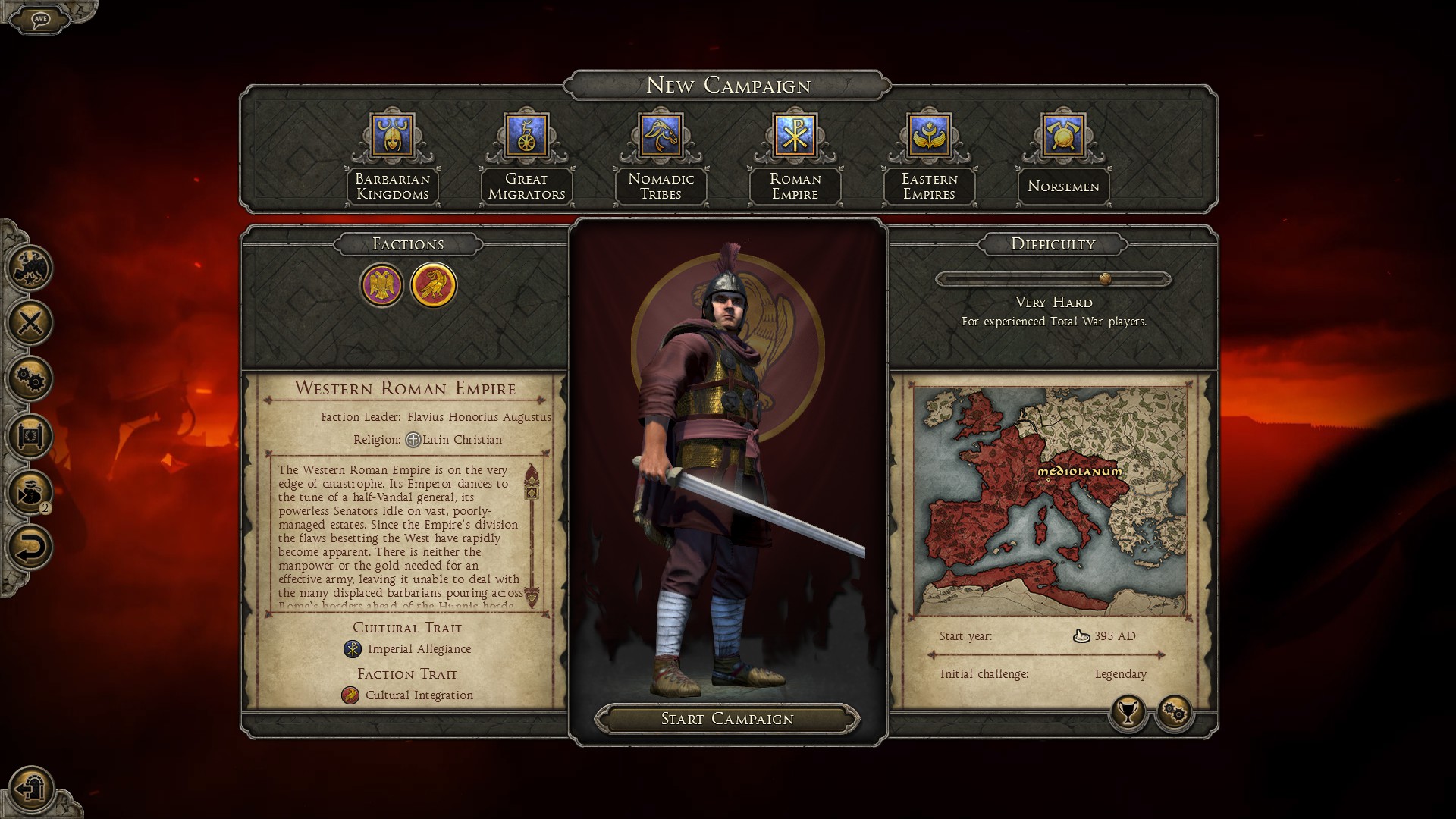
Task: Click the Mediolanum campaign map preview
Action: point(1050,500)
